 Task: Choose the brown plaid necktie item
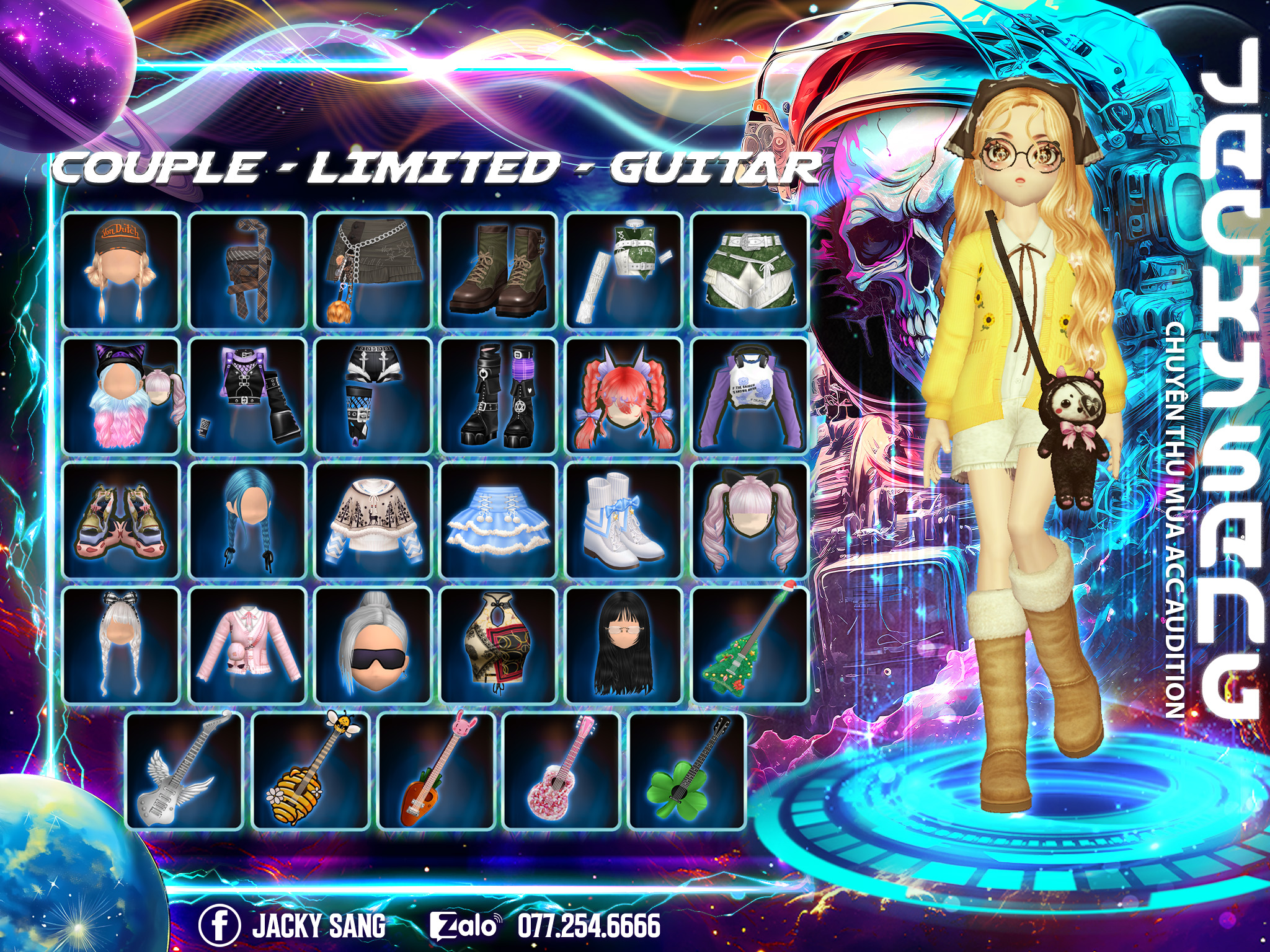(247, 270)
